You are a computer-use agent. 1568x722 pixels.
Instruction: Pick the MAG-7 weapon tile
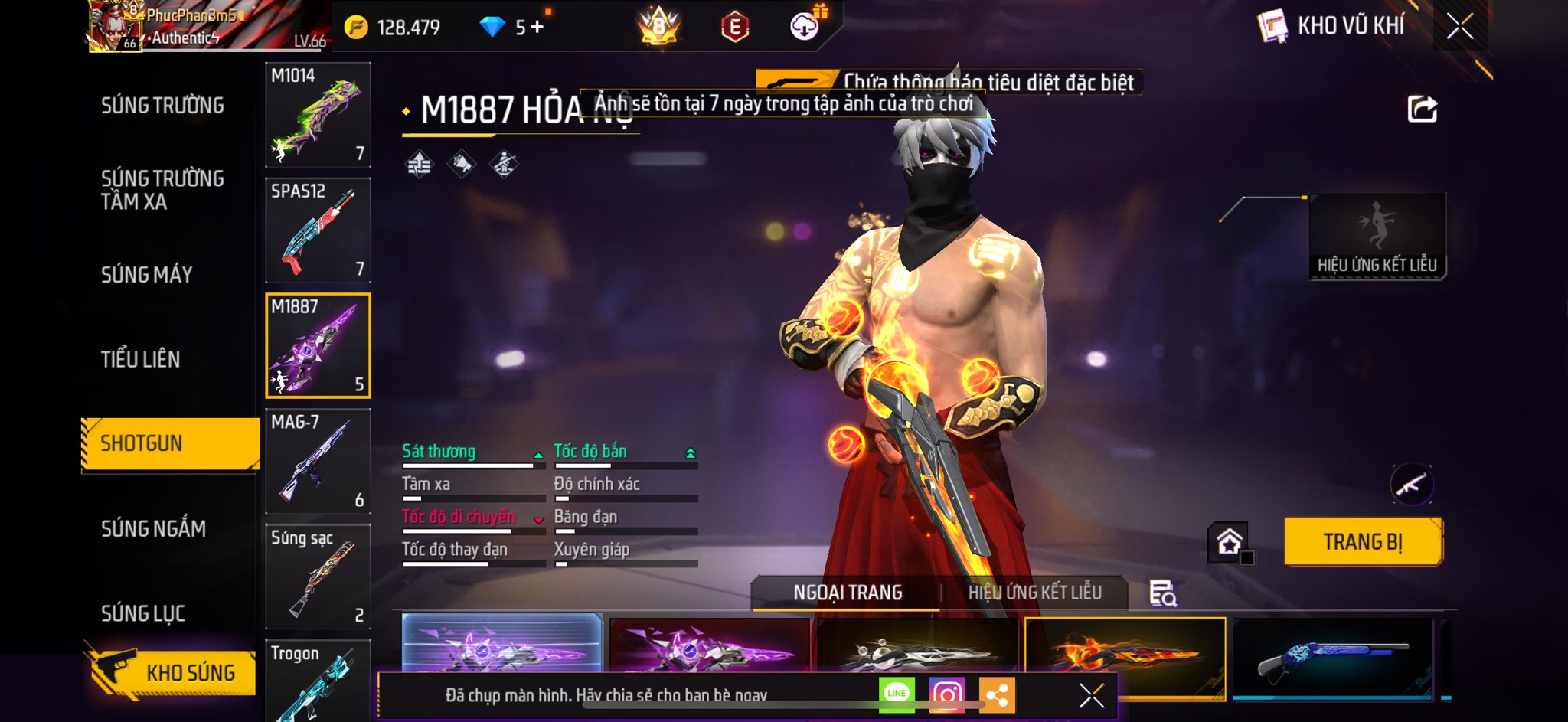[x=318, y=461]
